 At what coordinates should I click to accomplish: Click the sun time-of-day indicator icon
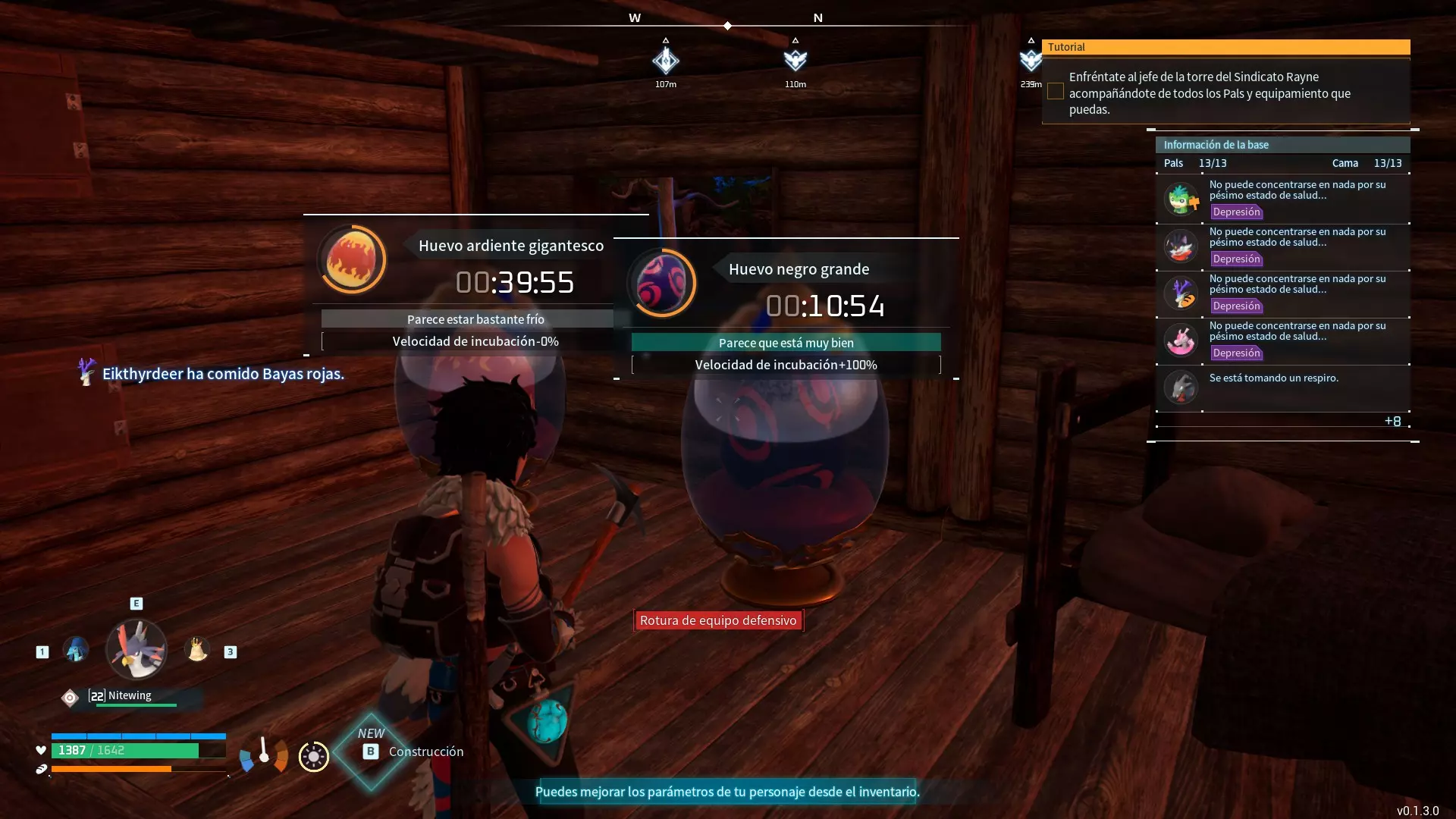point(313,757)
